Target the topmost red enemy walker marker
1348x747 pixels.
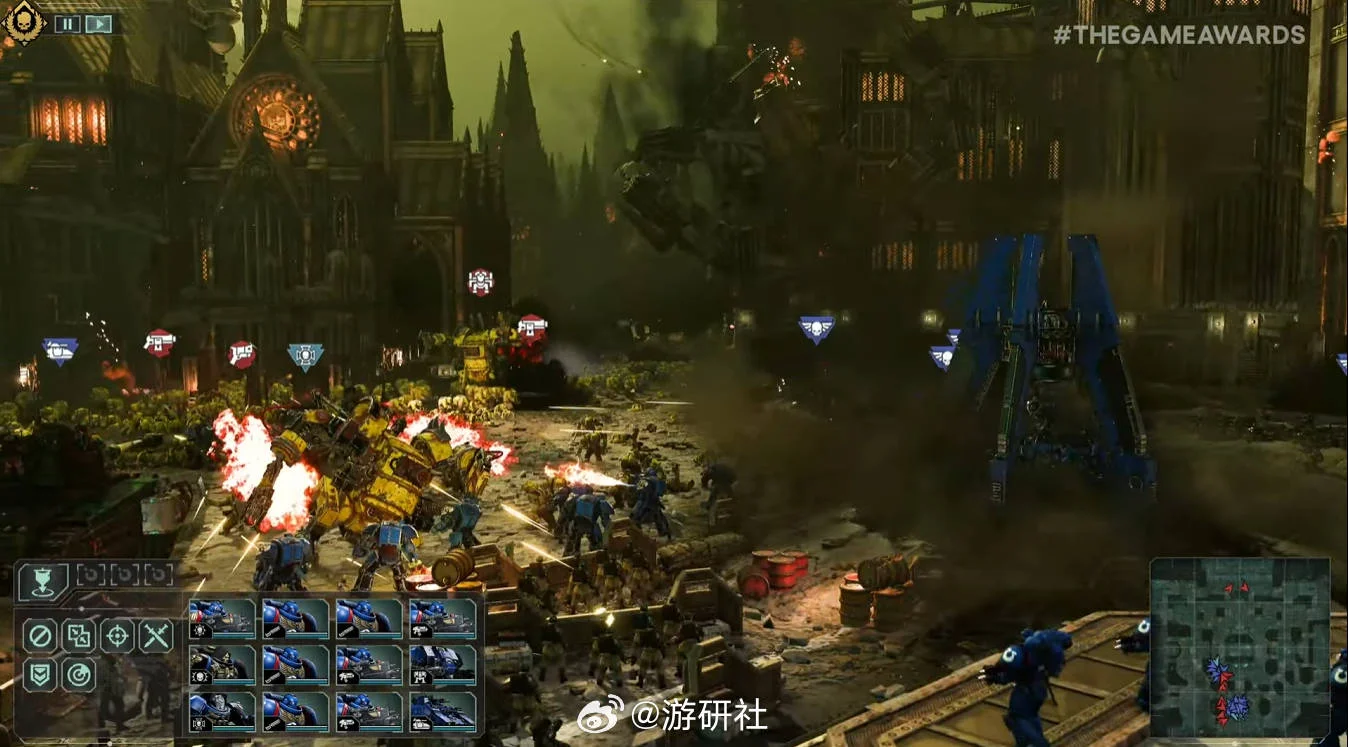(481, 281)
